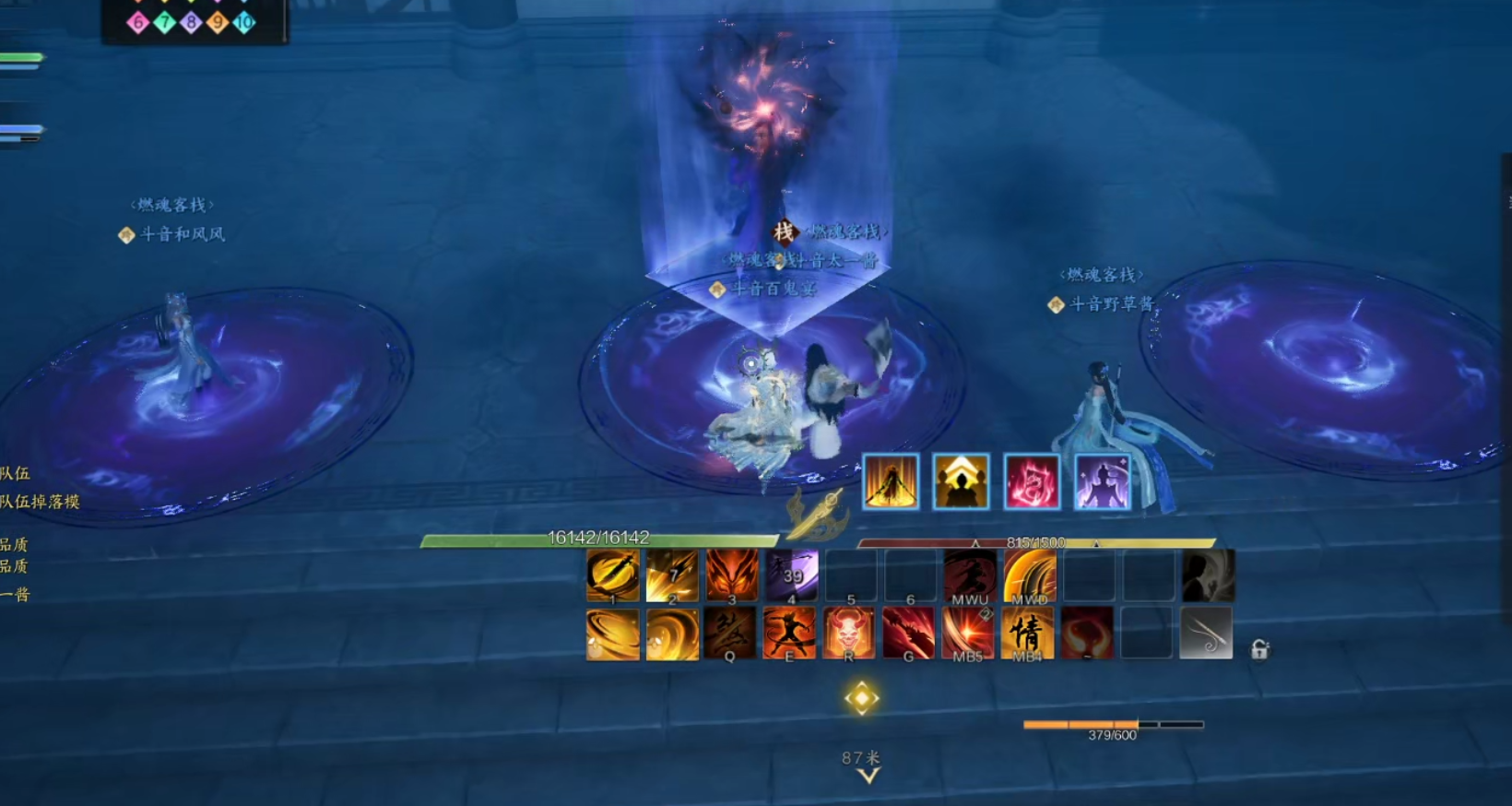The height and width of the screenshot is (806, 1512).
Task: Cast the horned demon skull skill on R
Action: pyautogui.click(x=849, y=633)
